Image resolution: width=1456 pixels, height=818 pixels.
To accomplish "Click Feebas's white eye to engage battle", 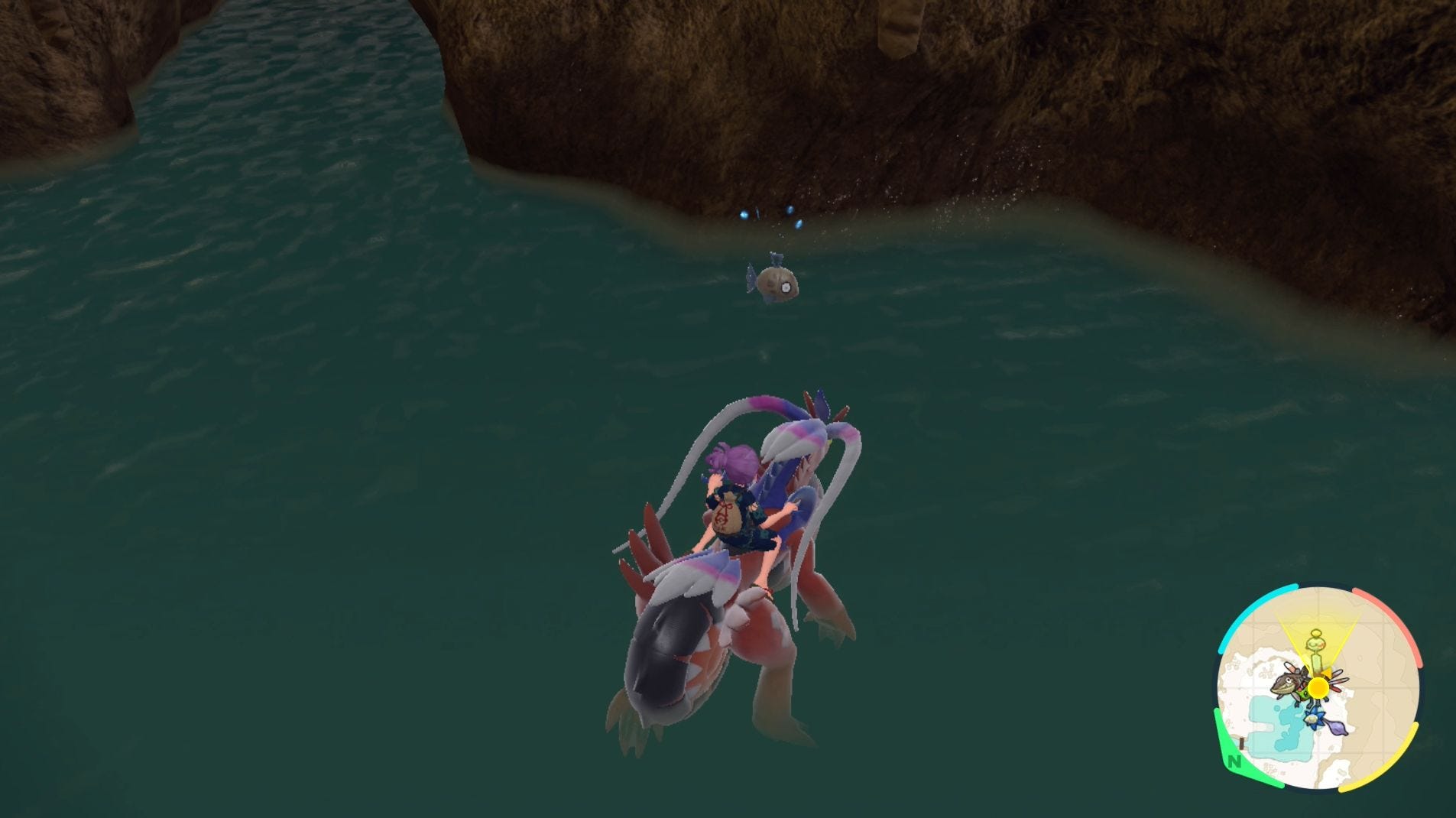I will [786, 287].
